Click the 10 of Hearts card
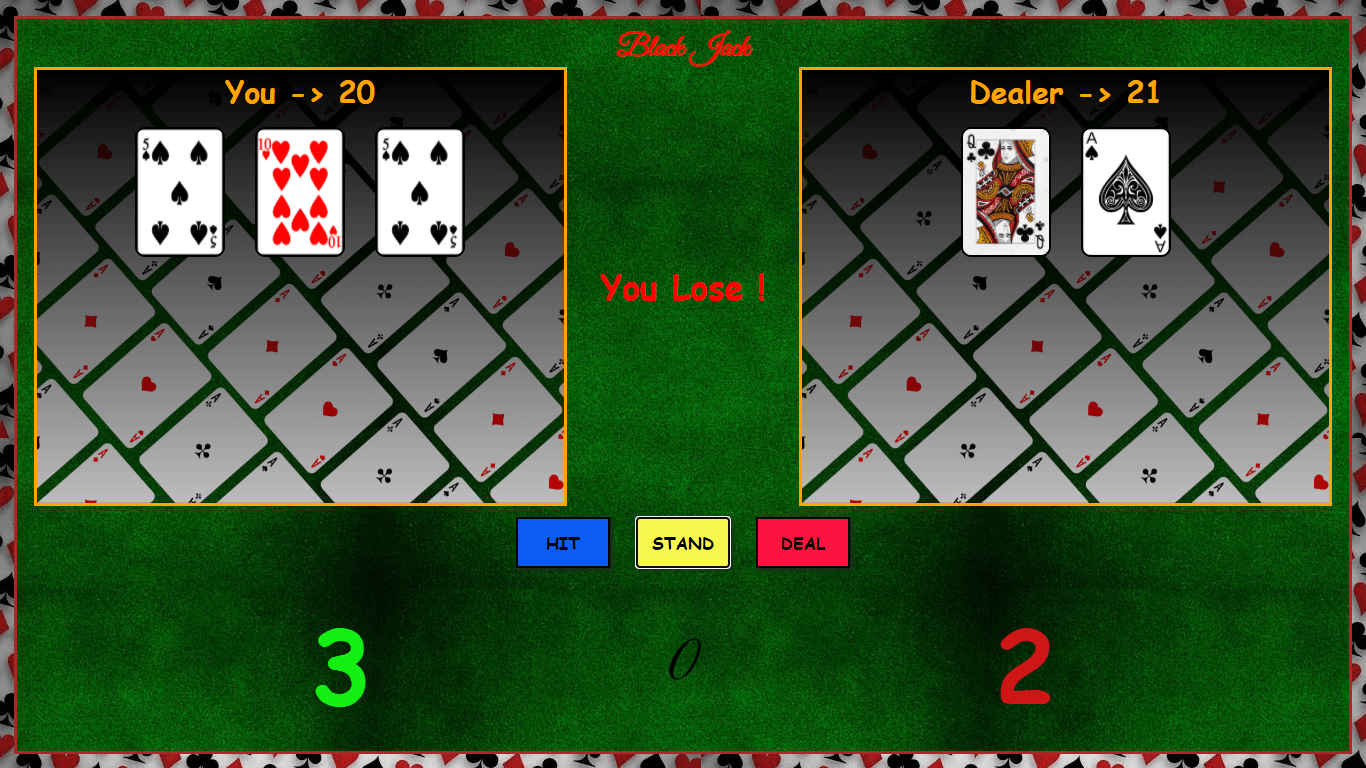Viewport: 1366px width, 768px height. click(299, 192)
